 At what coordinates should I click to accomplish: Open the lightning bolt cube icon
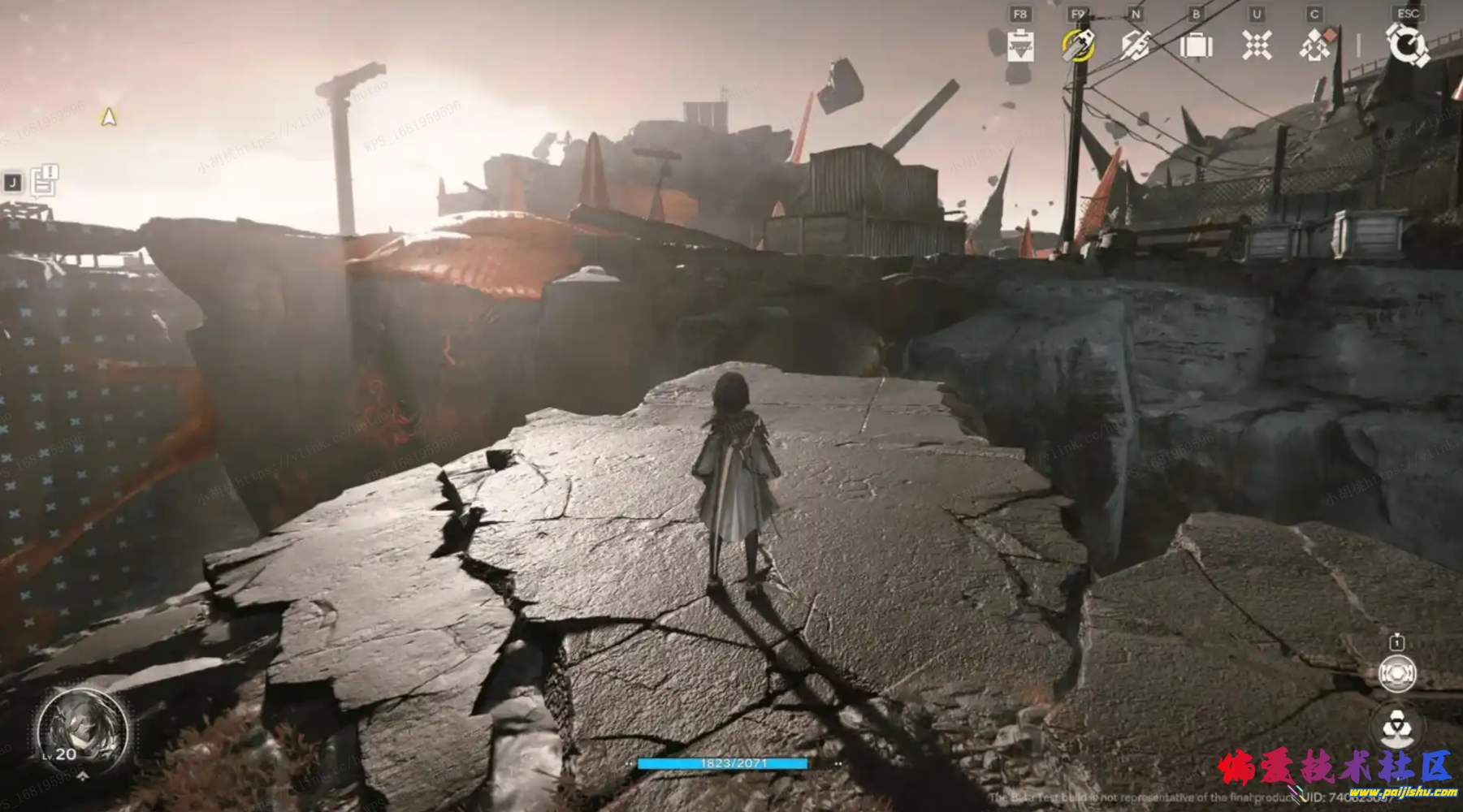1136,45
